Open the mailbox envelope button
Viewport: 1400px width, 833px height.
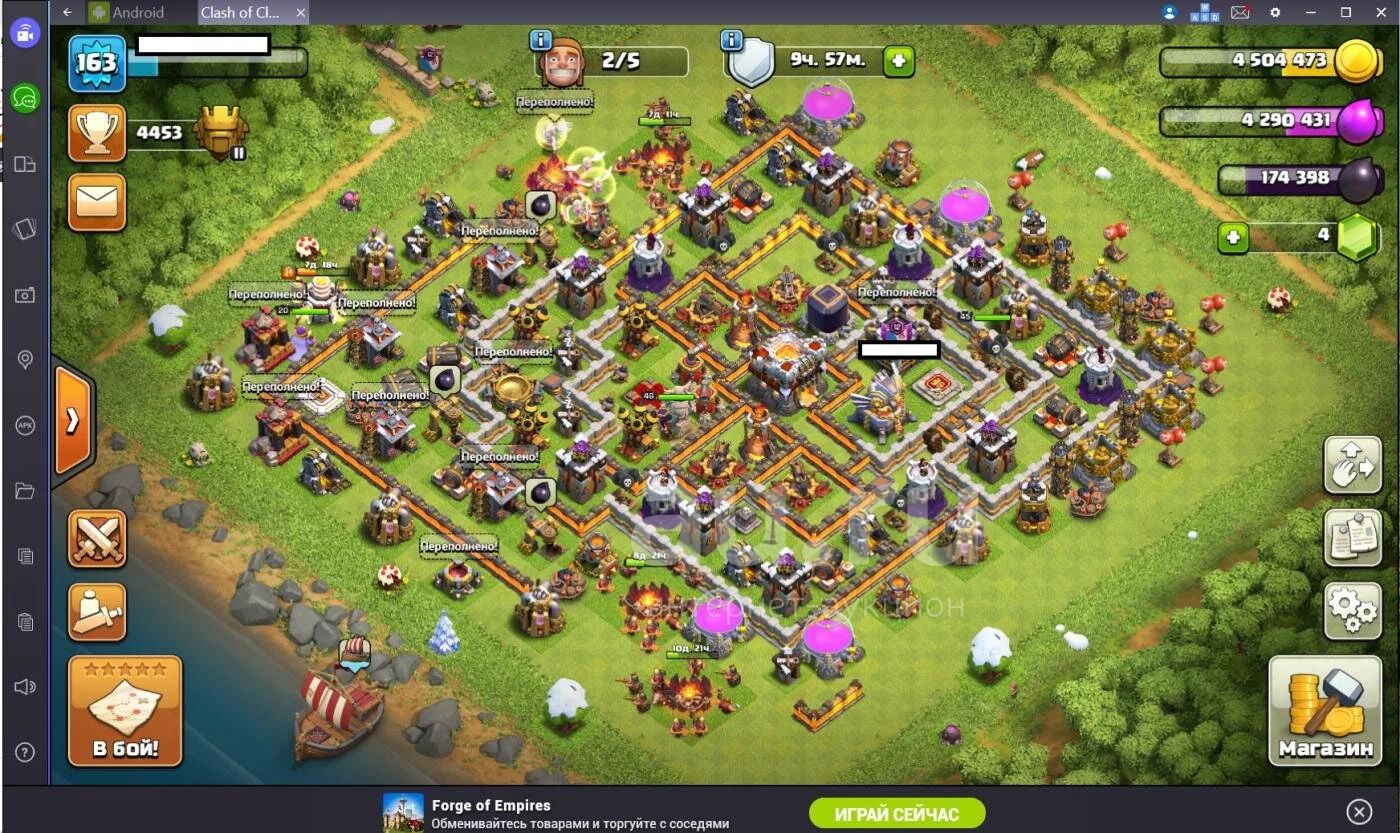97,202
